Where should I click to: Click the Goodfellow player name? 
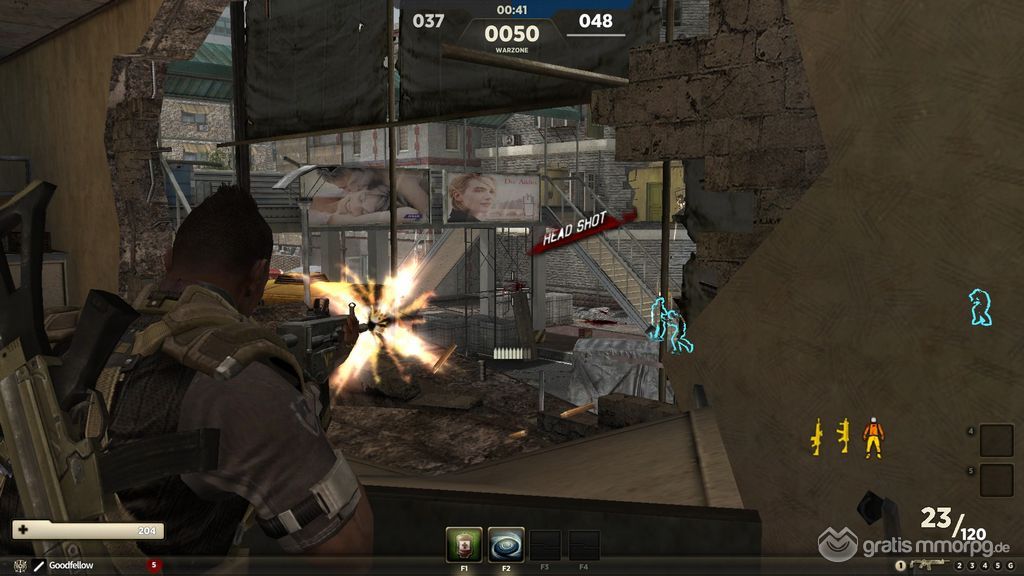click(72, 566)
